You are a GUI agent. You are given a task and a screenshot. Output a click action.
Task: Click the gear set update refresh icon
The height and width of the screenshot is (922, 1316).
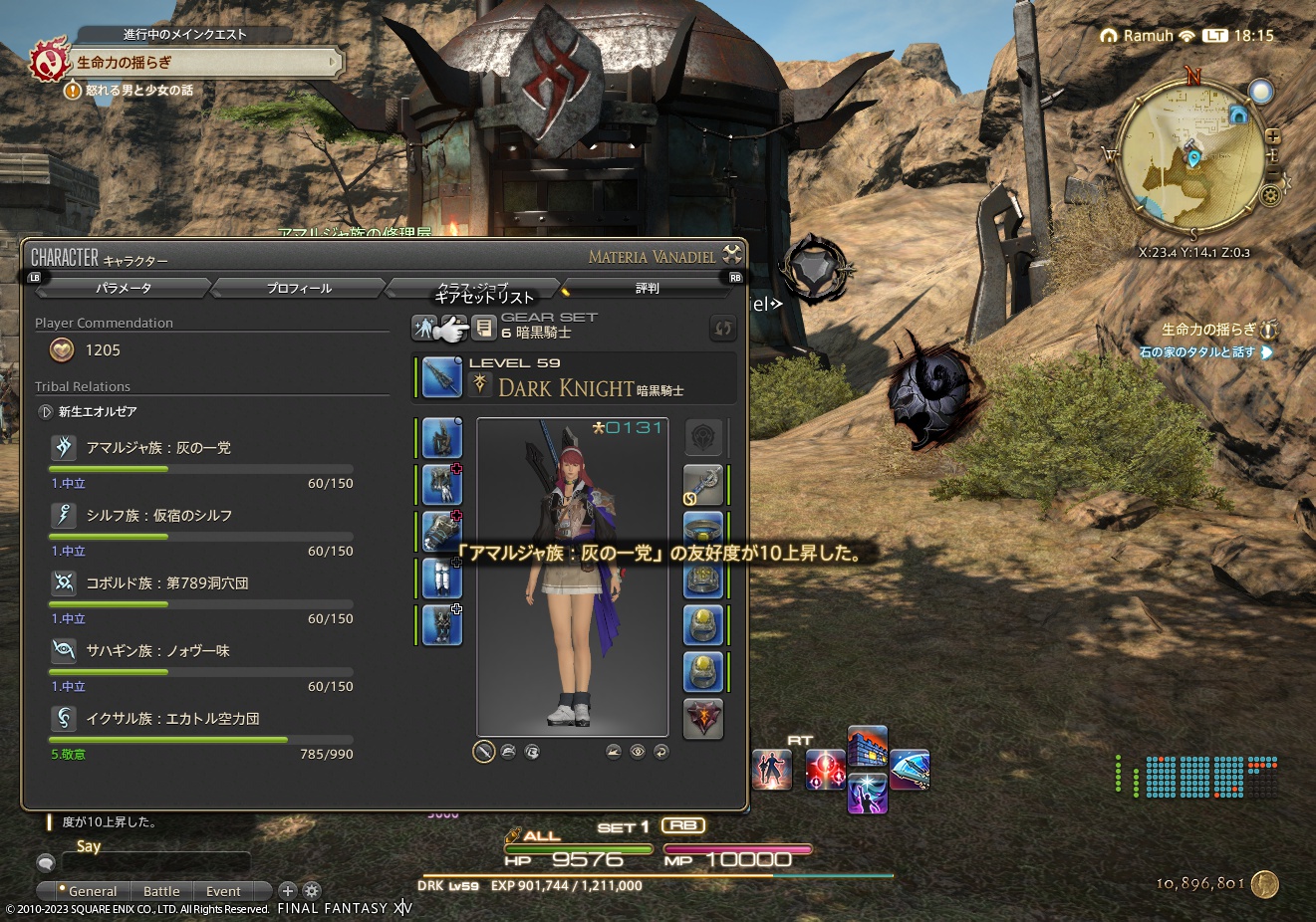723,329
